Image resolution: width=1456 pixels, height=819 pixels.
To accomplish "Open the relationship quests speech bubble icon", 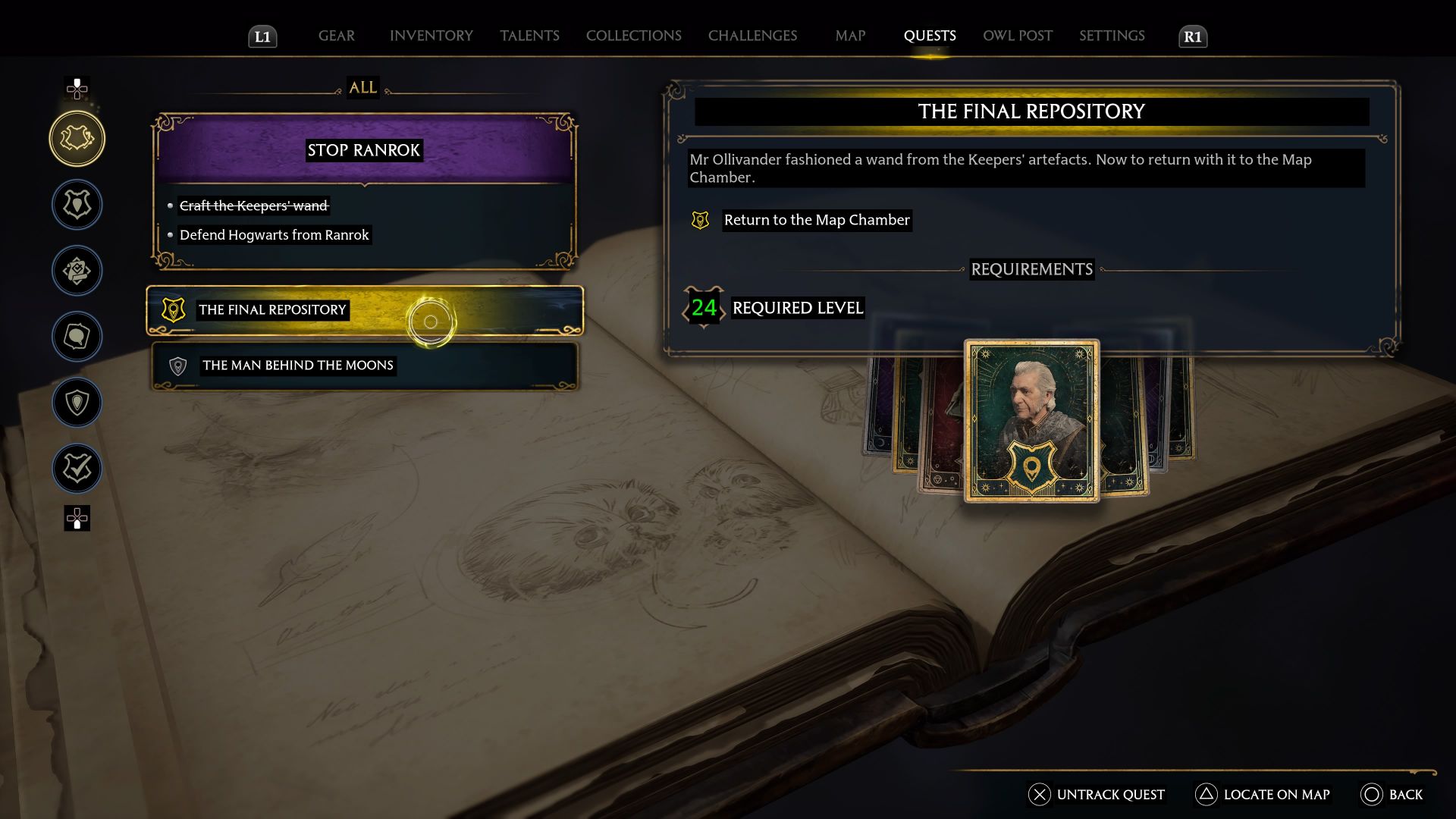I will click(x=76, y=337).
